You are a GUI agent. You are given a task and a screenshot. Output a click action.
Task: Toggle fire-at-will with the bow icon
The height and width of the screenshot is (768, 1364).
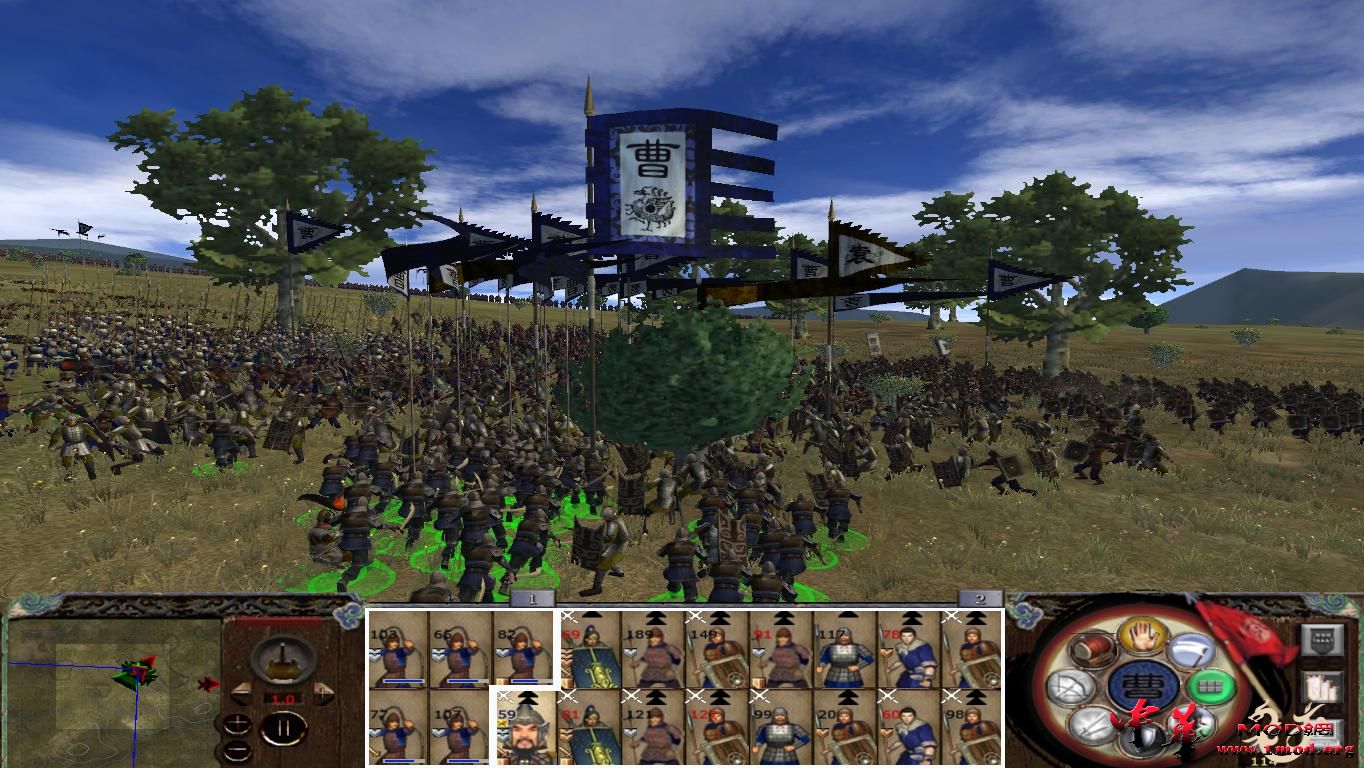[x=1070, y=686]
